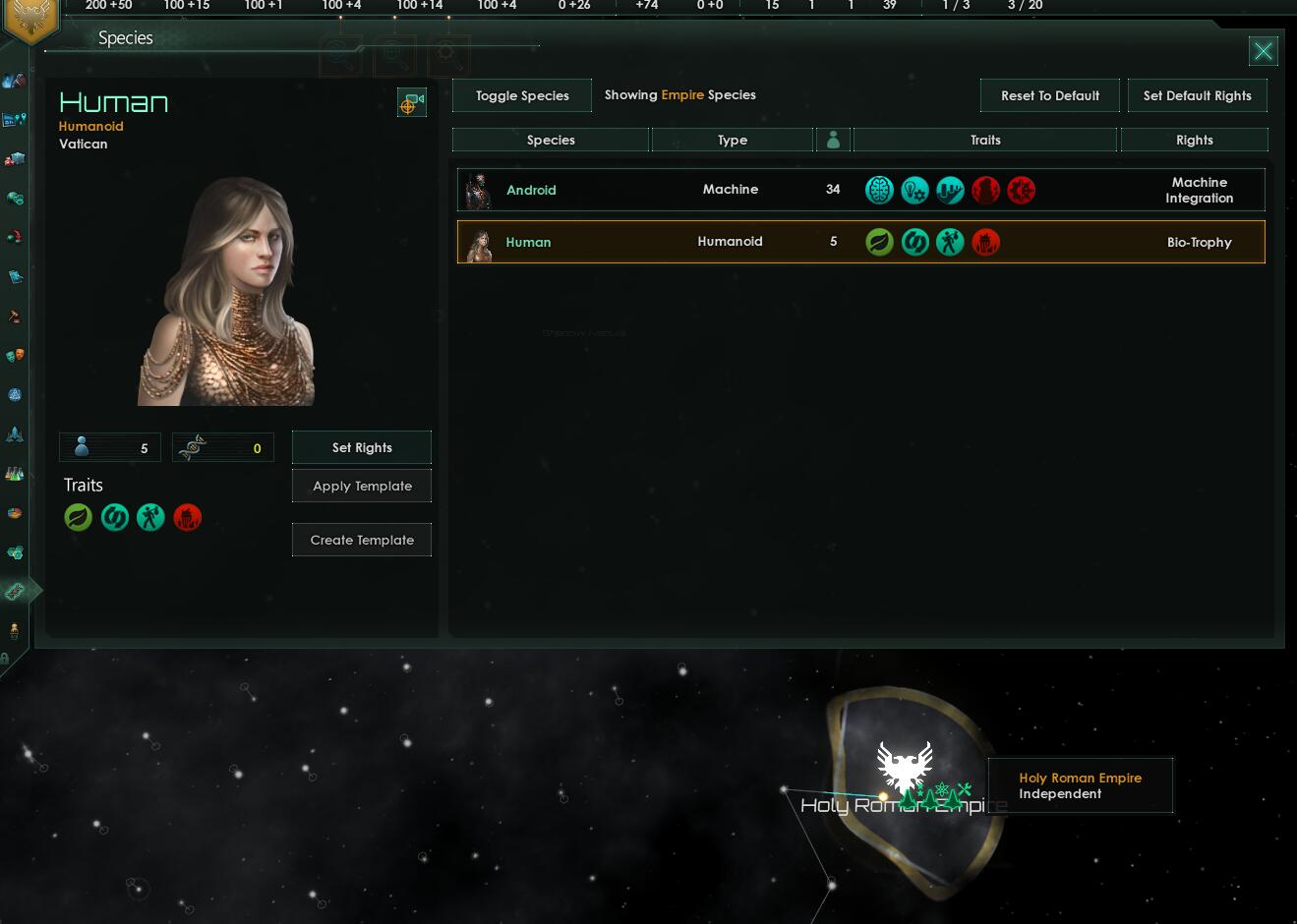Sort list by Traits column
This screenshot has width=1297, height=924.
[x=985, y=140]
